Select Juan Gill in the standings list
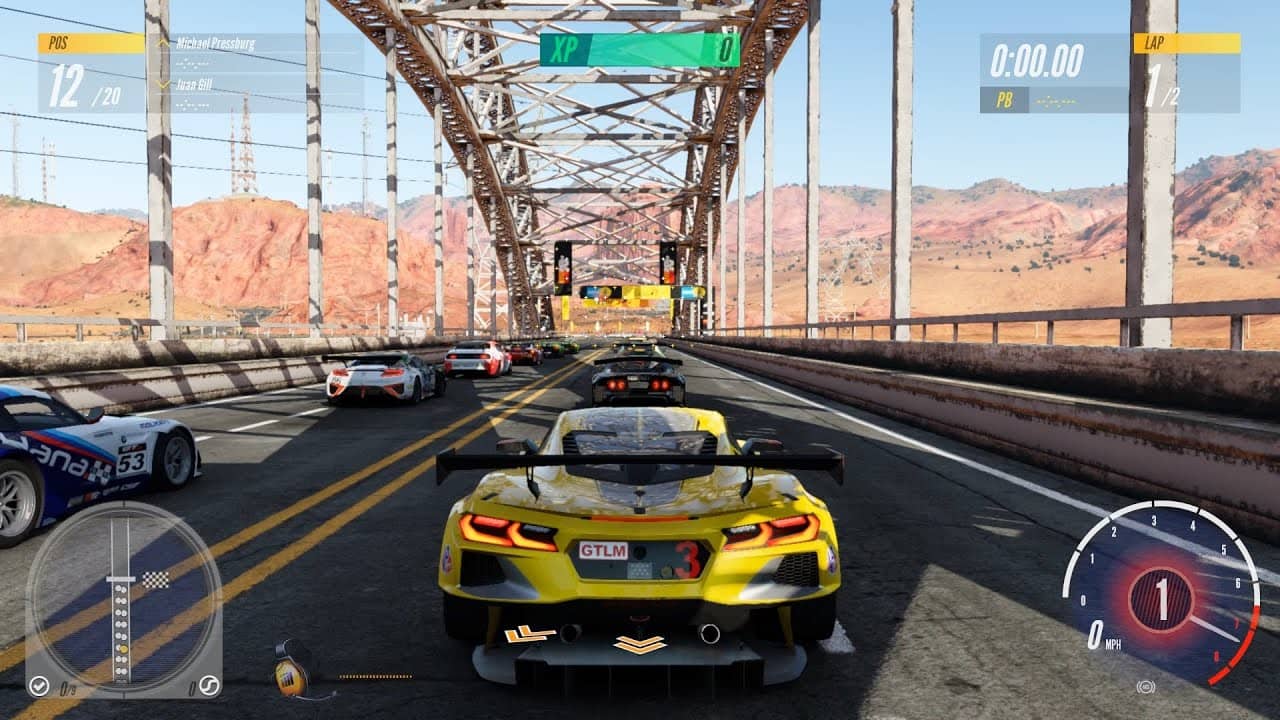 195,84
